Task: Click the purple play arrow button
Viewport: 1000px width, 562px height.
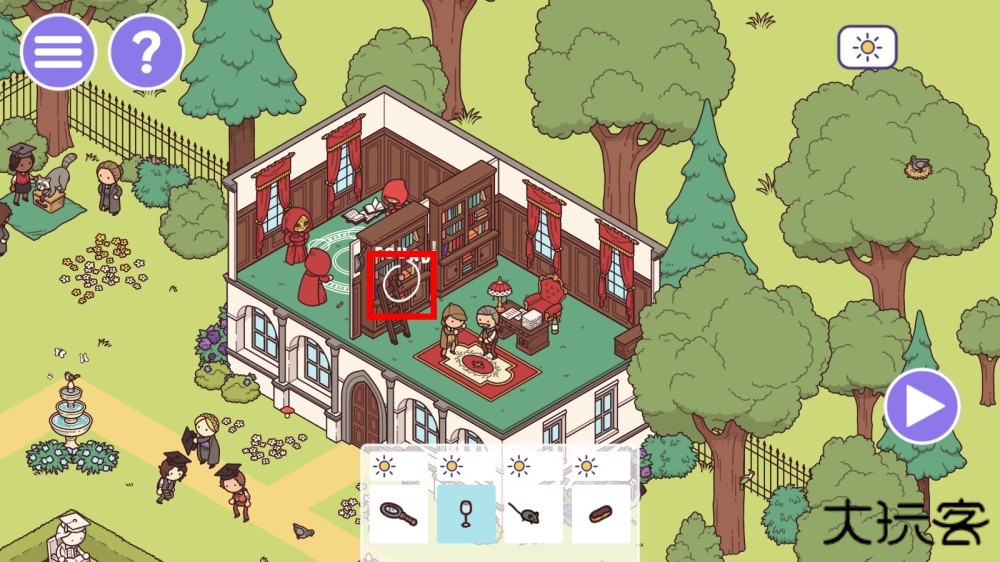Action: (921, 406)
